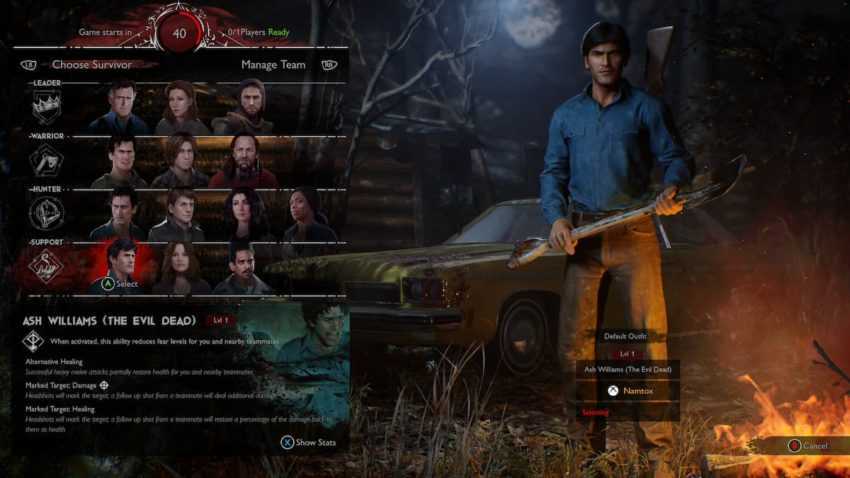Choose the brown-haired woman Support survivor
The width and height of the screenshot is (850, 478).
tap(183, 268)
